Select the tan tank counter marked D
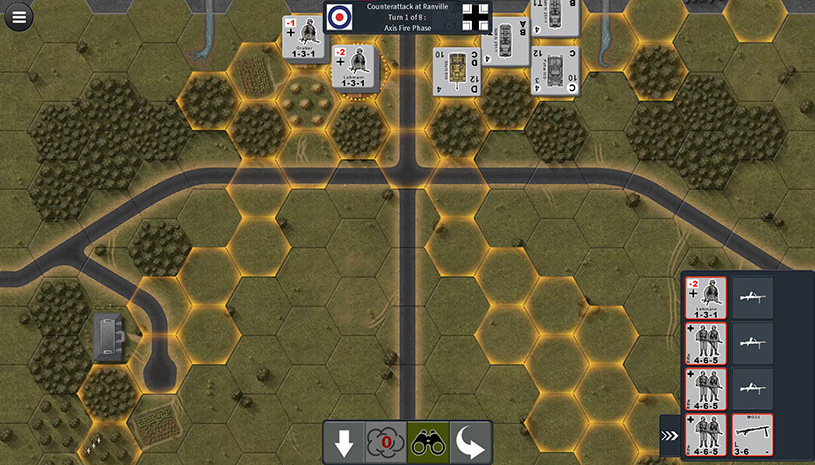Viewport: 815px width, 465px height. tap(452, 71)
